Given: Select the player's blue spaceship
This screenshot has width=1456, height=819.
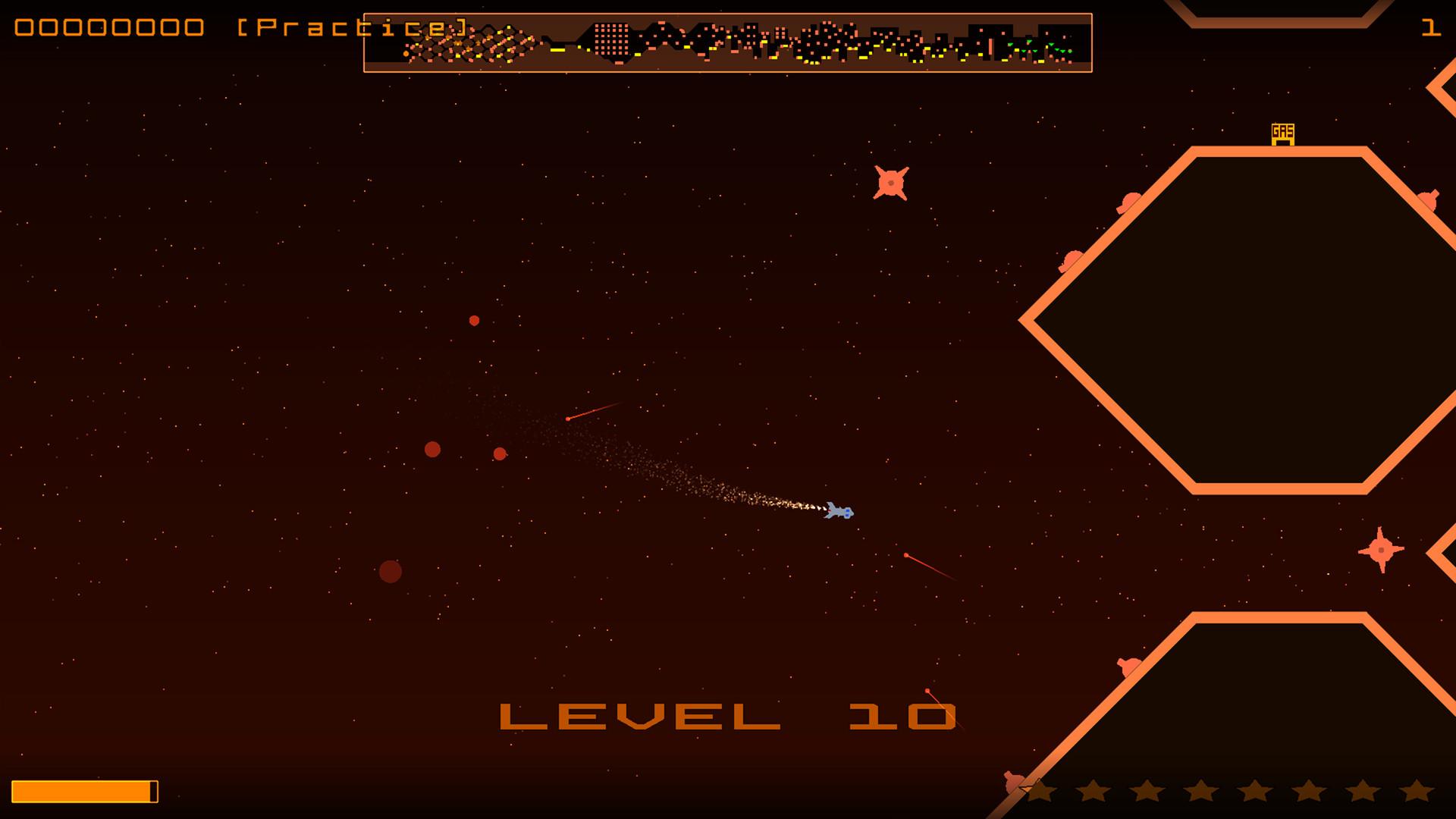Looking at the screenshot, I should [839, 512].
